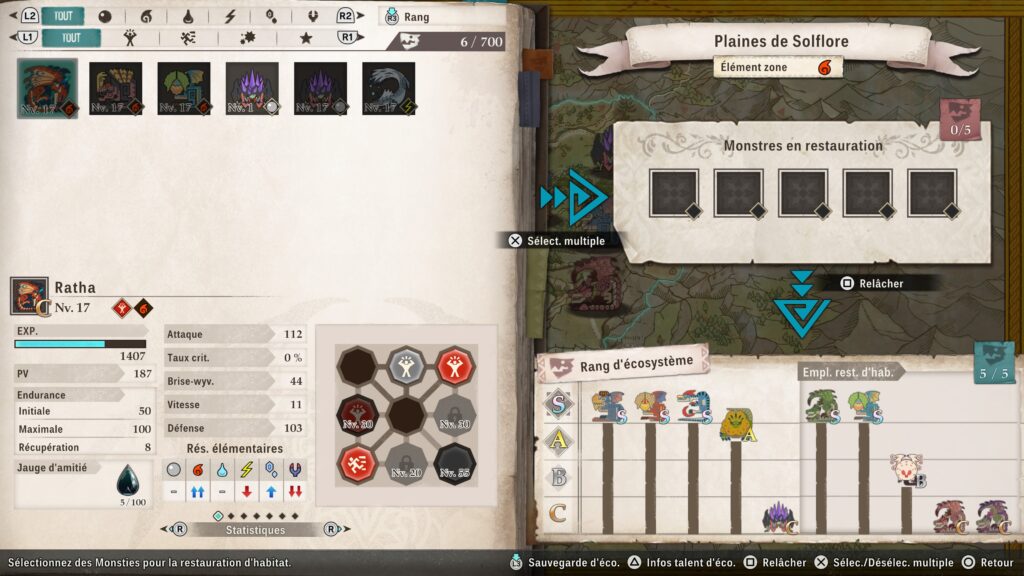
Task: Select the grey flexing-figure gene slot
Action: [x=406, y=363]
